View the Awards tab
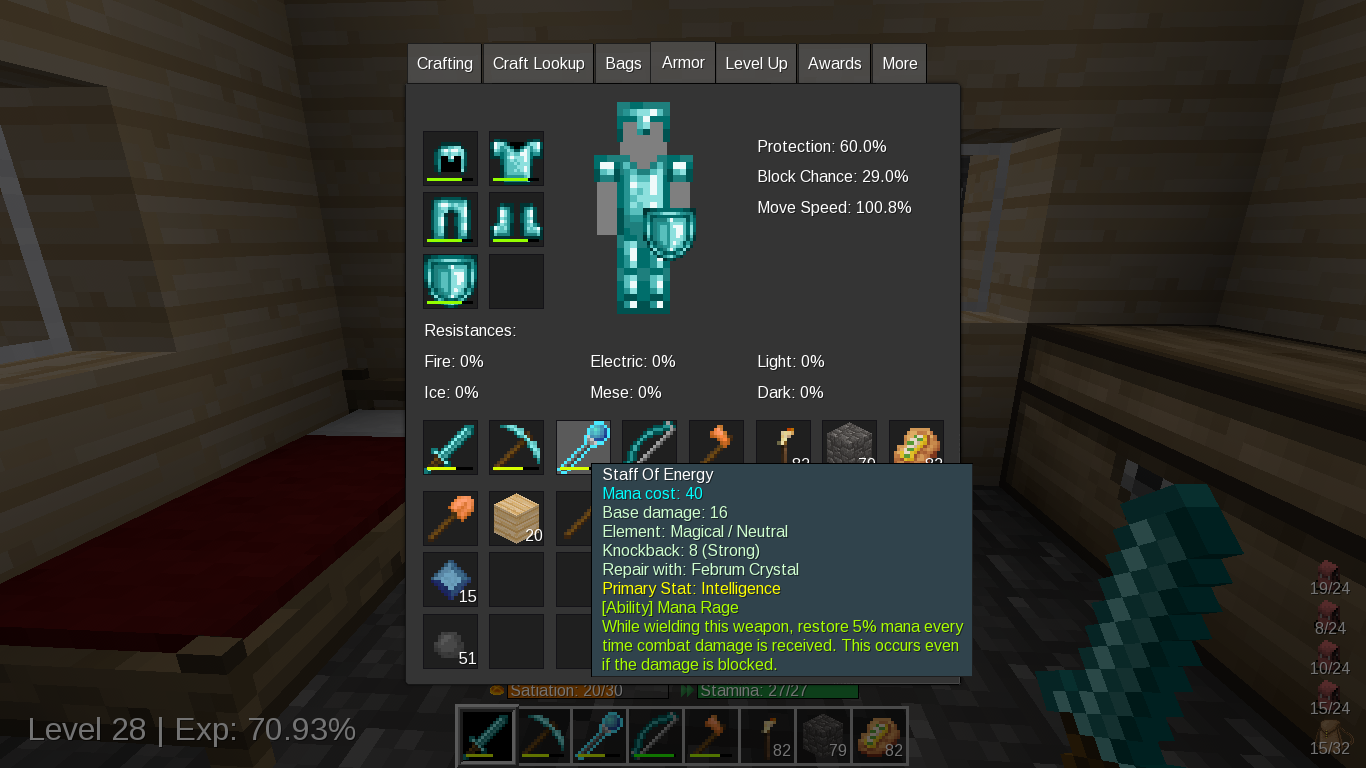1366x768 pixels. click(834, 63)
